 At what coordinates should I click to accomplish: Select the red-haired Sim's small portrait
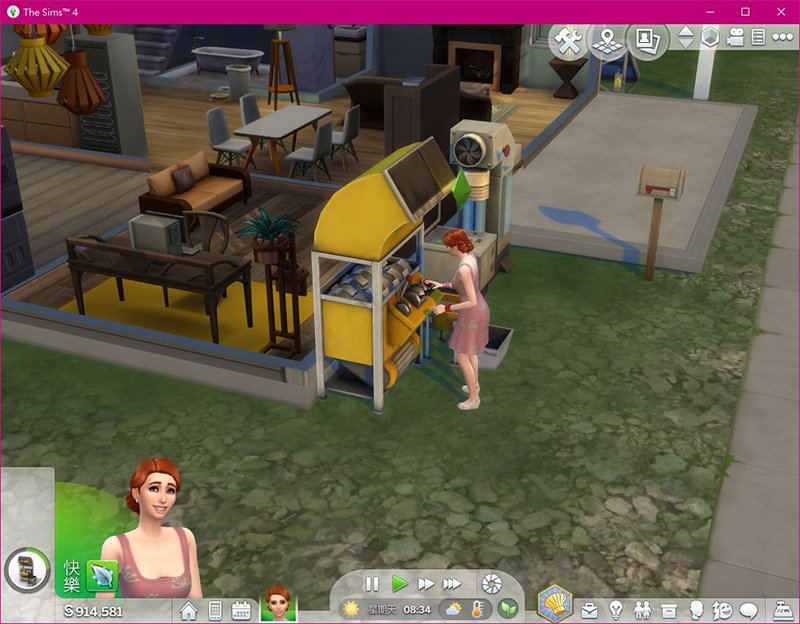coord(276,603)
